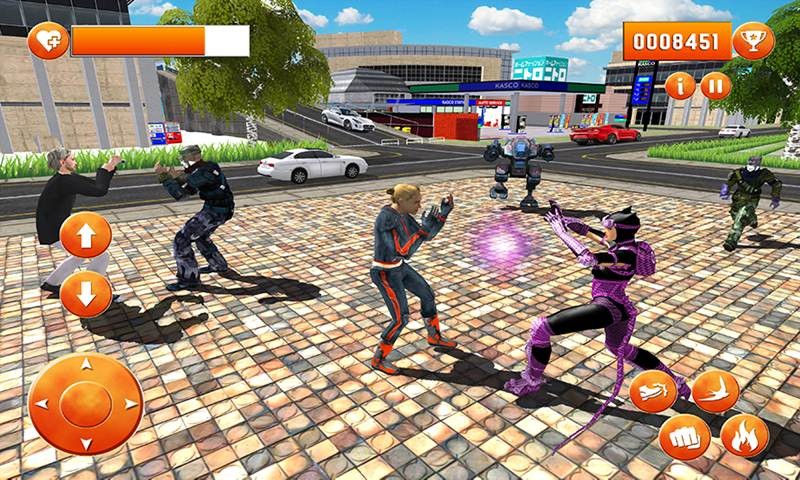Trigger the flying kick attack button
This screenshot has height=480, width=800.
pyautogui.click(x=715, y=390)
